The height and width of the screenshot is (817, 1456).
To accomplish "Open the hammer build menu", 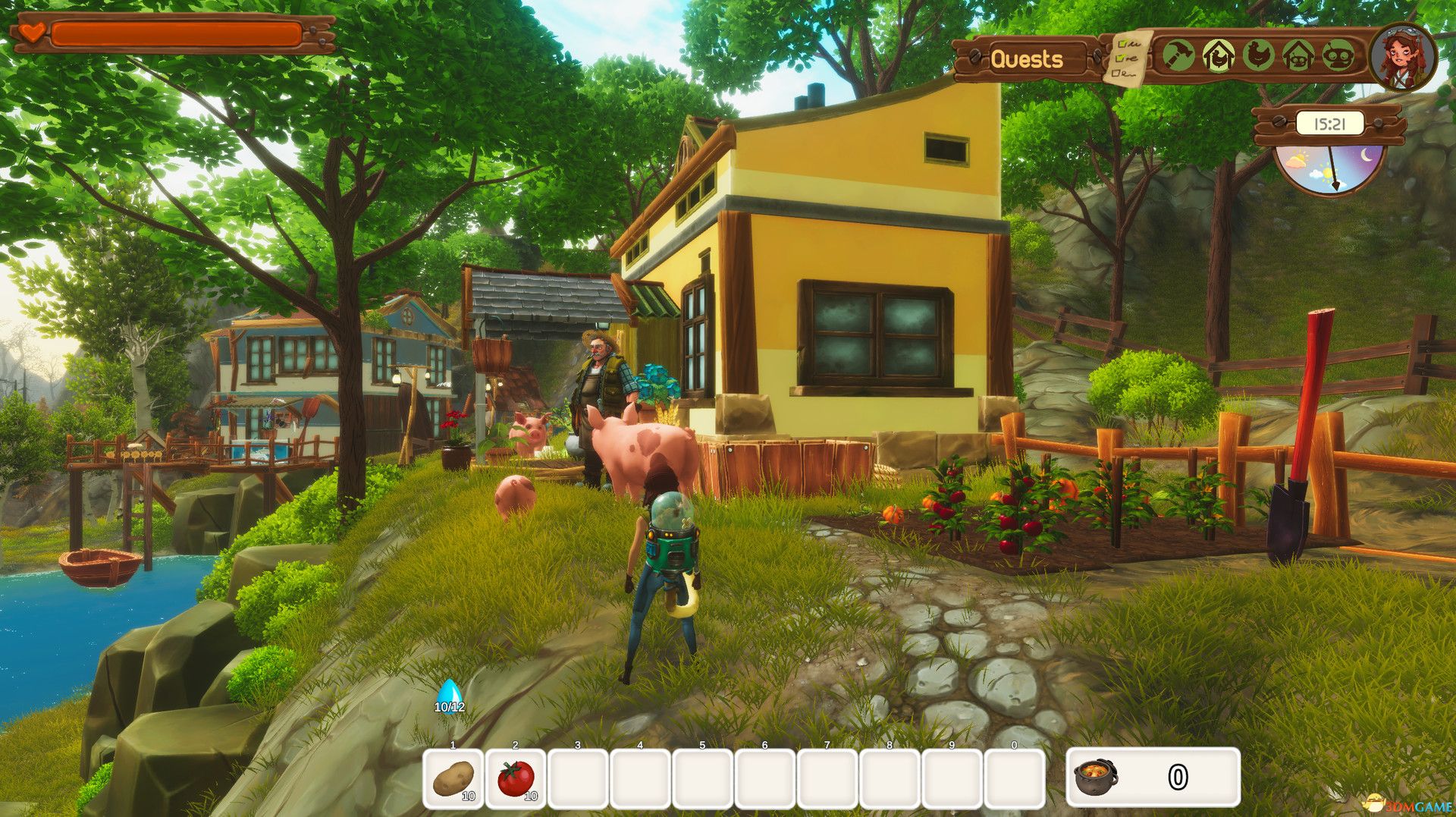I will (1178, 56).
